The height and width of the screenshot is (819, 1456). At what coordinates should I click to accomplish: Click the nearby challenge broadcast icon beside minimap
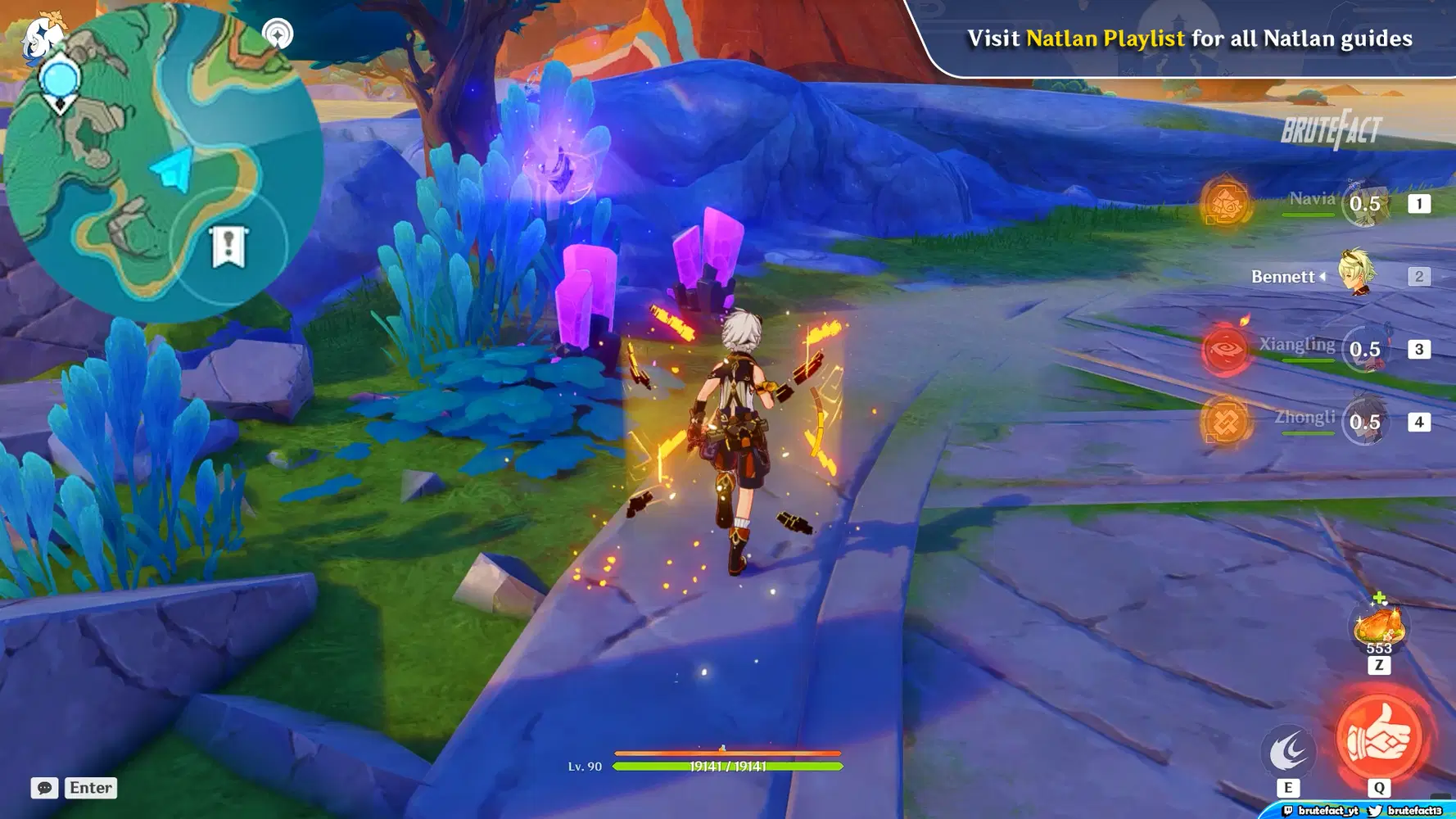(278, 33)
